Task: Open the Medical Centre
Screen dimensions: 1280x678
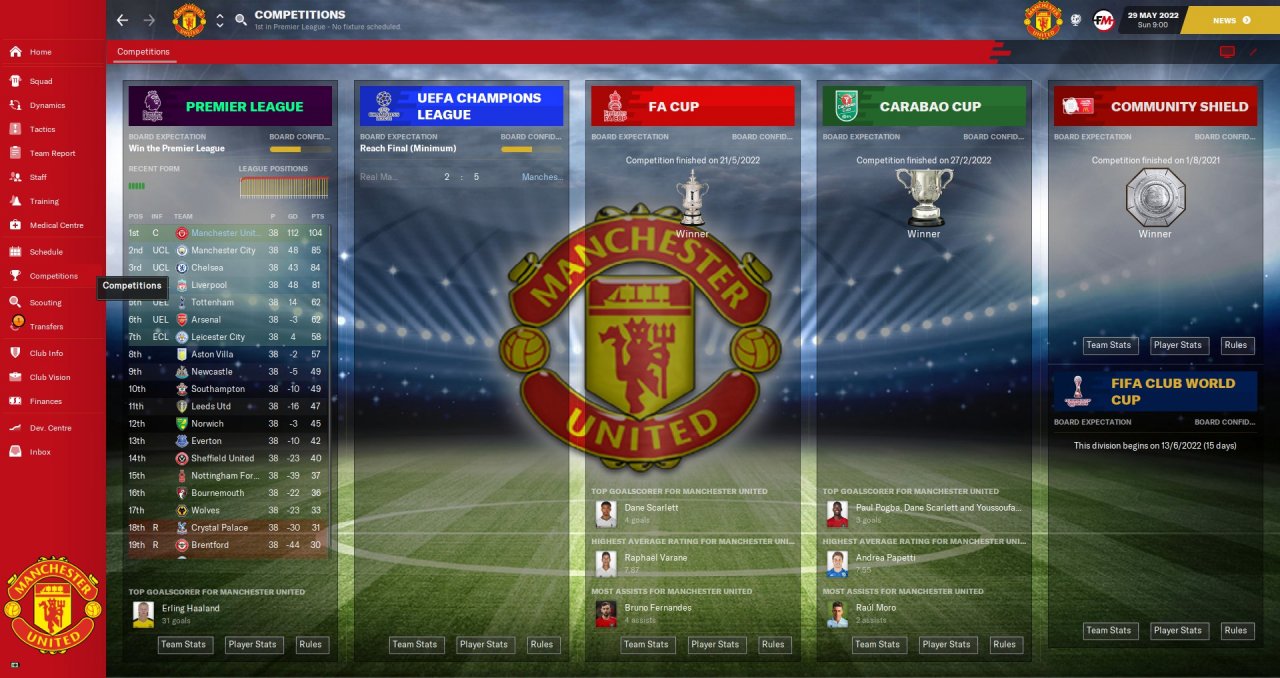Action: (56, 225)
